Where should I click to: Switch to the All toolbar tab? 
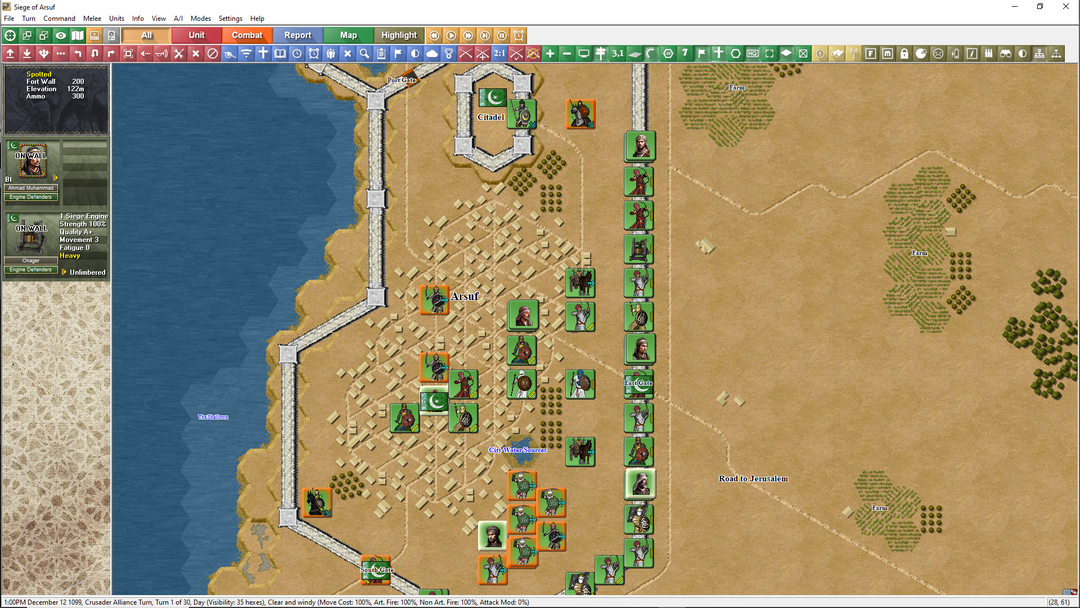pos(146,36)
